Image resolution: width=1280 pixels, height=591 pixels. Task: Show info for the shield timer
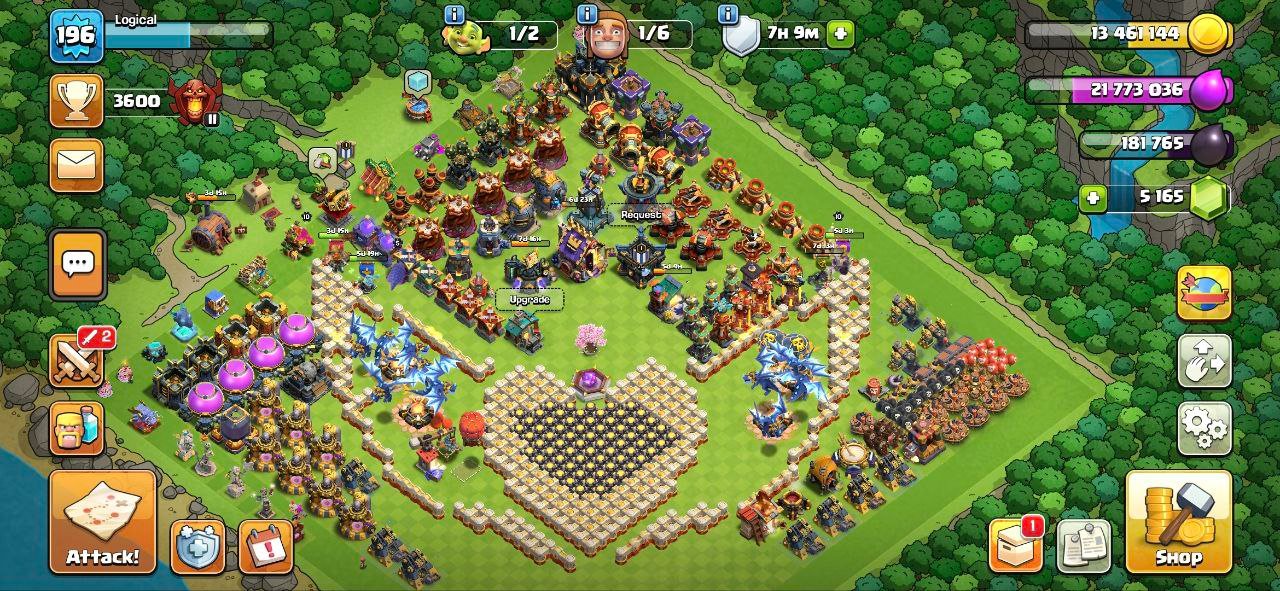(729, 14)
